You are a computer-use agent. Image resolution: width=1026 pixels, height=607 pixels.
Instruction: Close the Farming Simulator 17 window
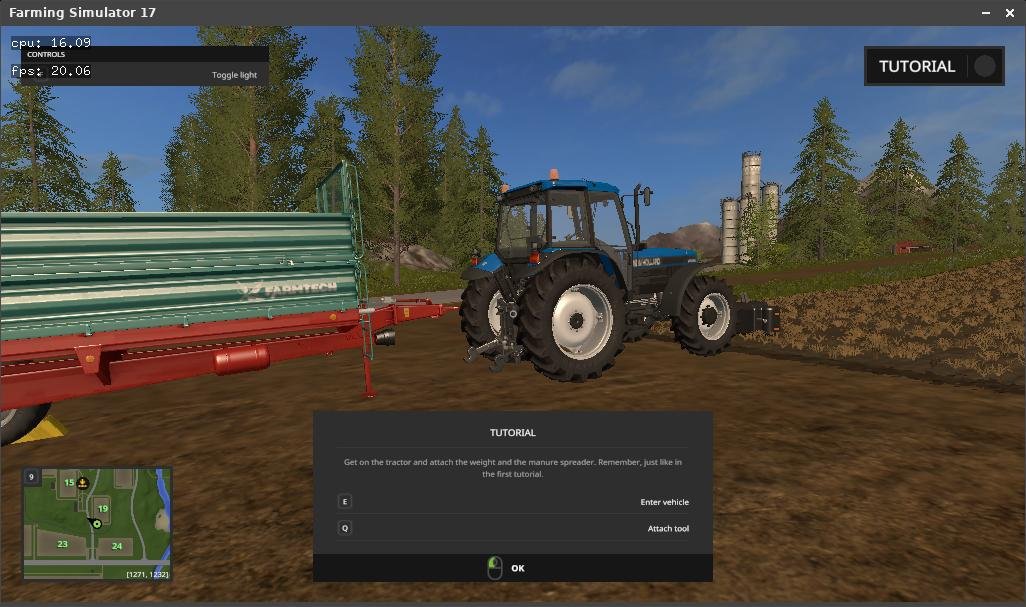click(x=1009, y=13)
